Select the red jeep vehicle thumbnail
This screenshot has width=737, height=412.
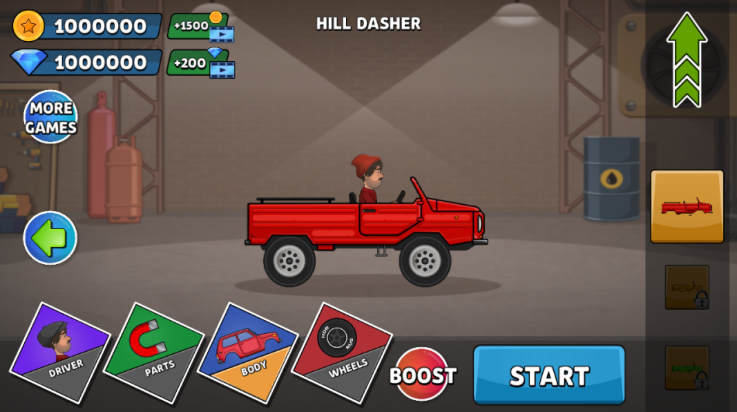[x=687, y=206]
